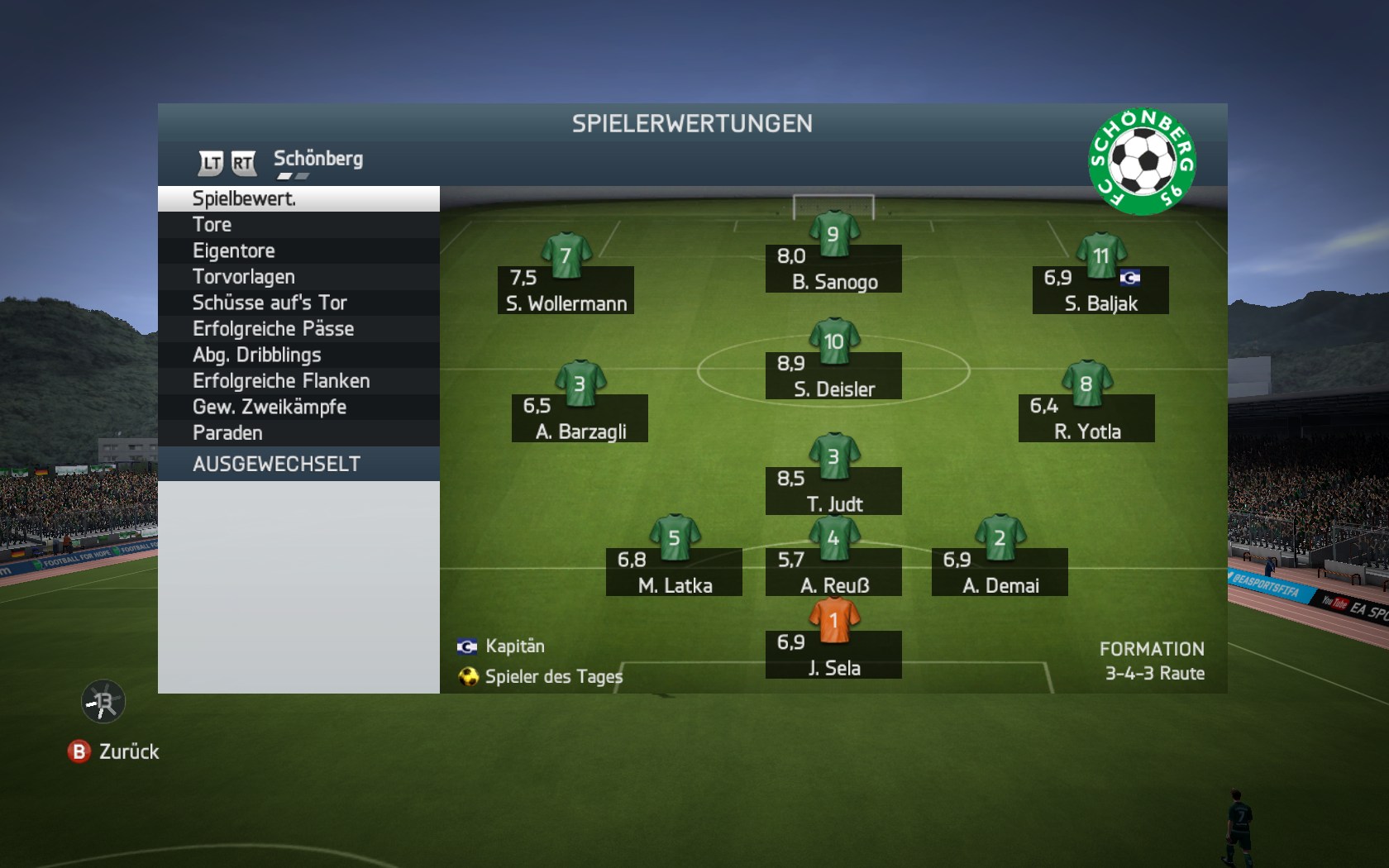The height and width of the screenshot is (868, 1389).
Task: View Gew. Zweikämpfe statistics
Action: 298,407
